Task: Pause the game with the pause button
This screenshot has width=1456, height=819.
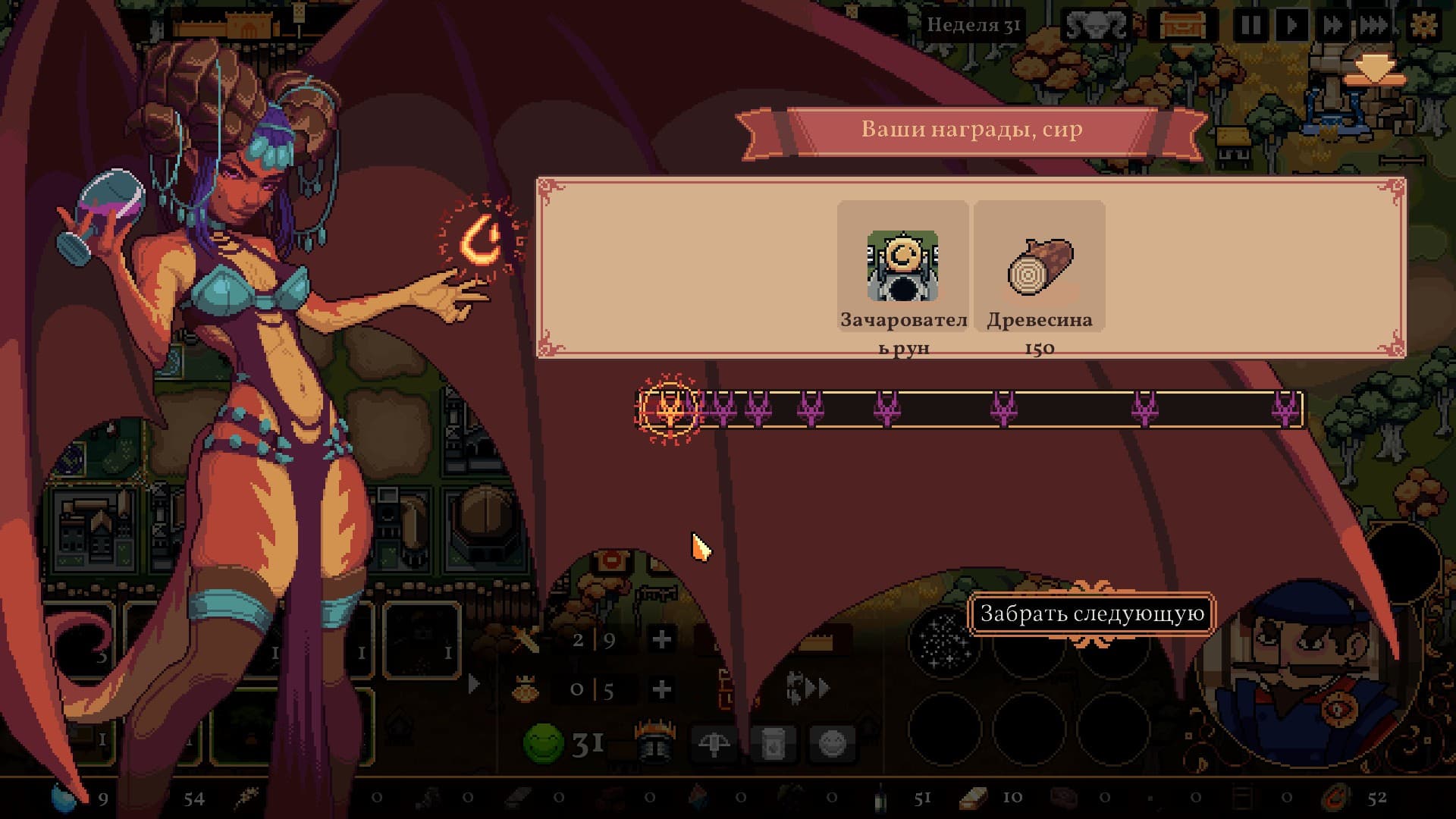Action: click(1250, 26)
